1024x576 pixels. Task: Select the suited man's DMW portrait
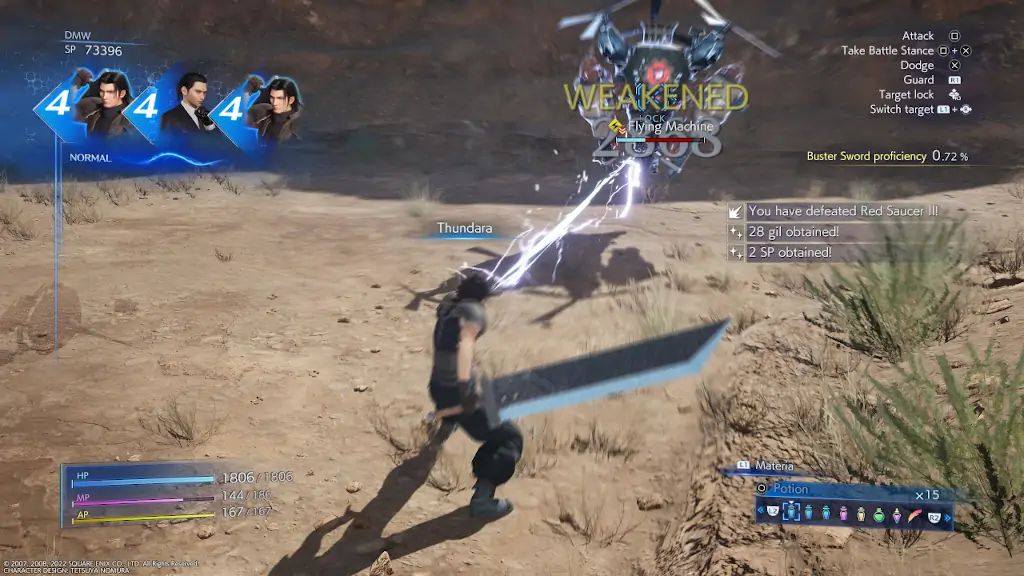pos(188,105)
